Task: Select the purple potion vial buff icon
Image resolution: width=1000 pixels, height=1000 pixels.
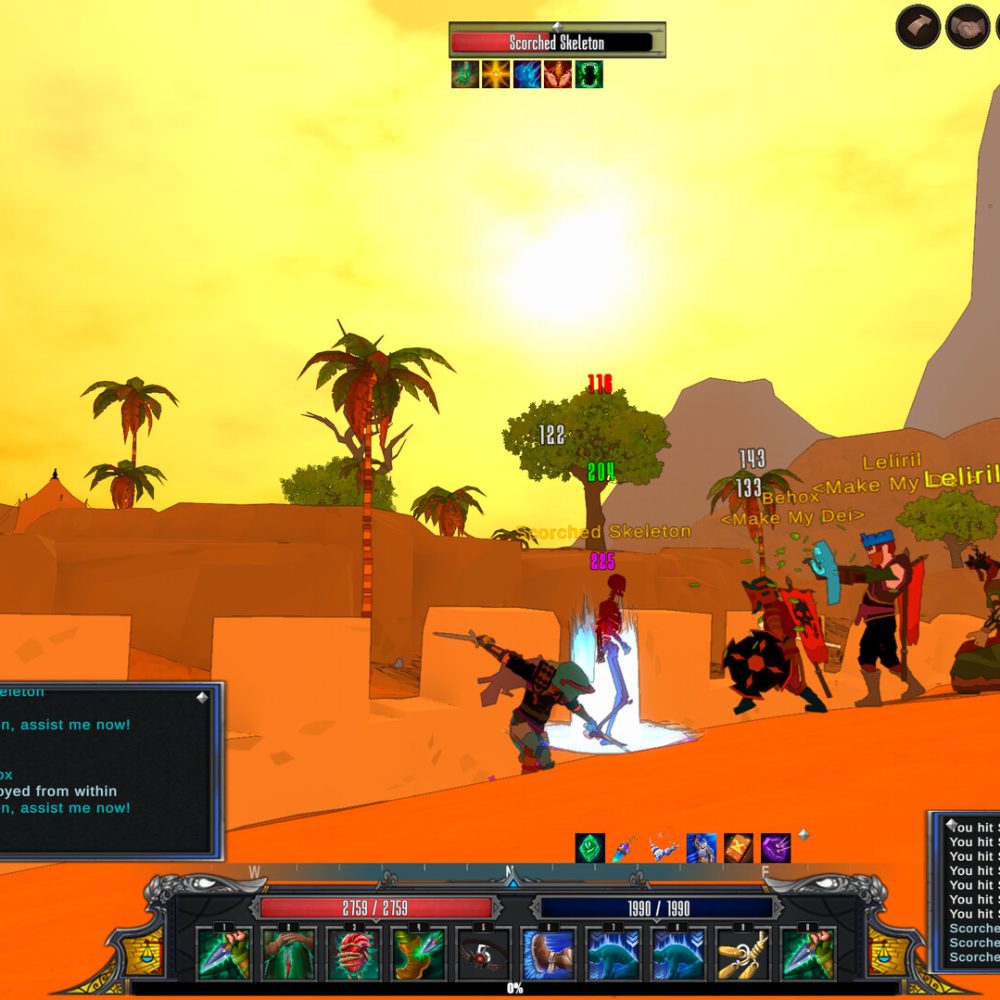Action: click(x=625, y=848)
